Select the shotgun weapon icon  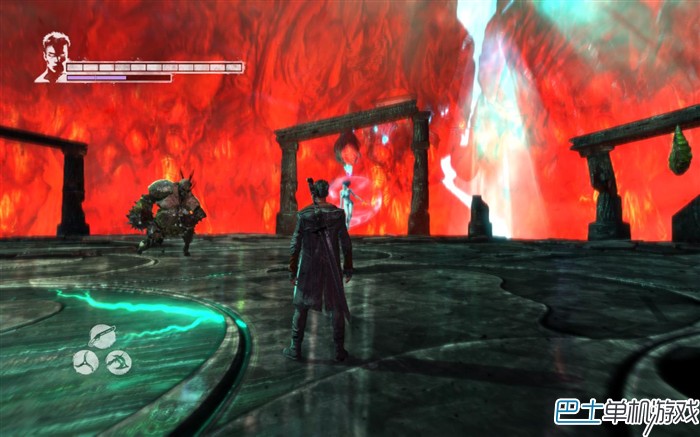click(x=102, y=336)
